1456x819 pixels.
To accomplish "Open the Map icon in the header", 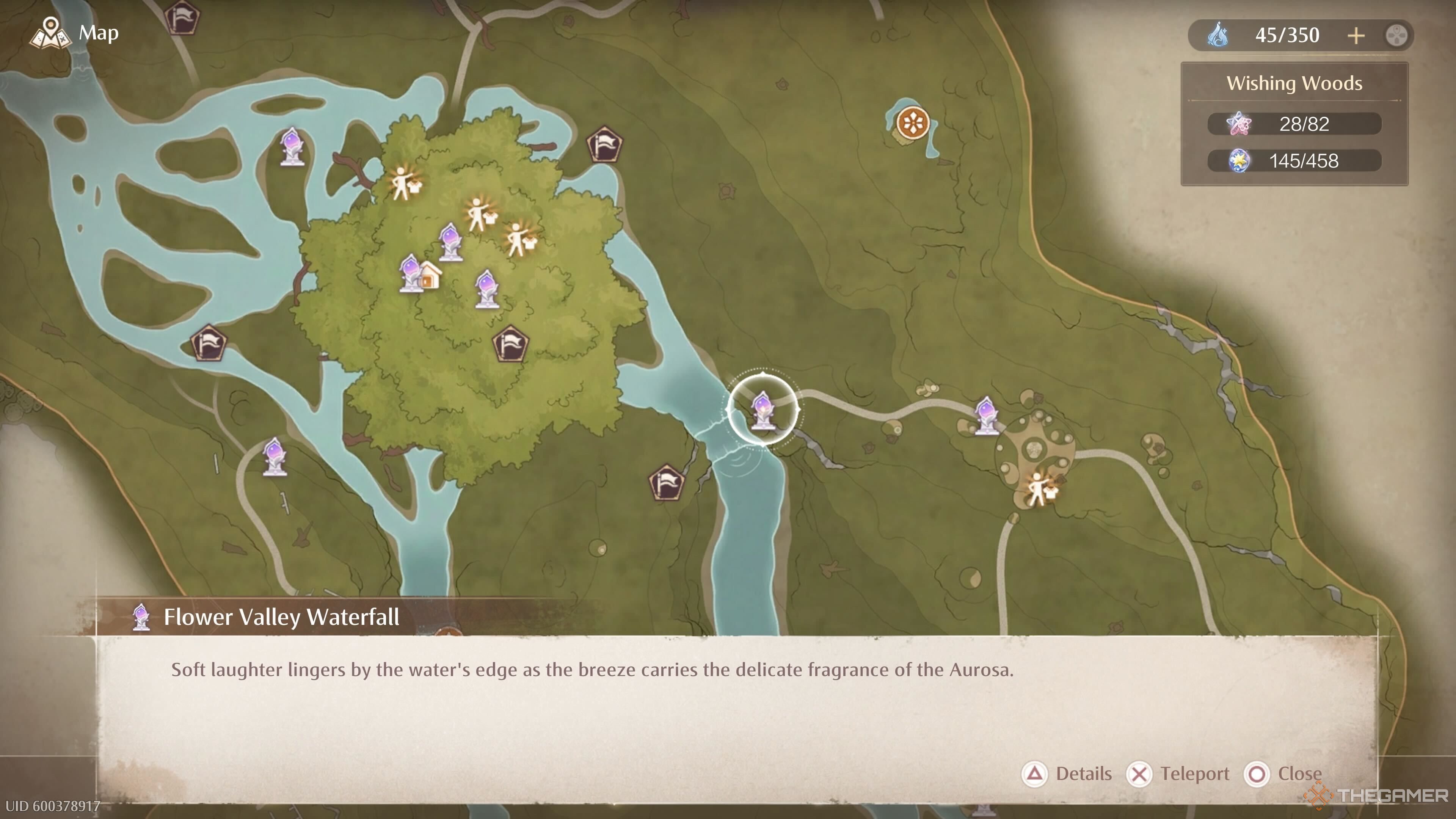I will coord(51,33).
